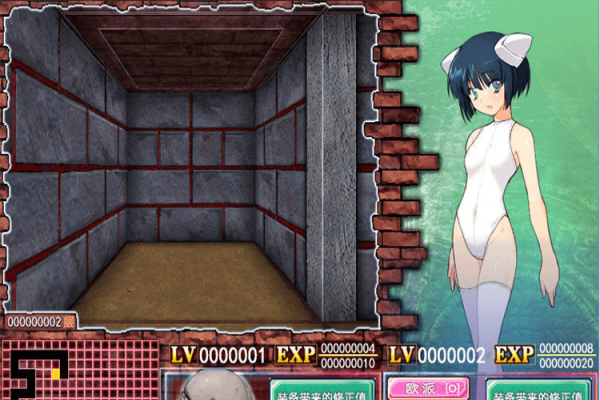The image size is (600, 400).
Task: Open the dungeon minimap grid
Action: tap(80, 370)
